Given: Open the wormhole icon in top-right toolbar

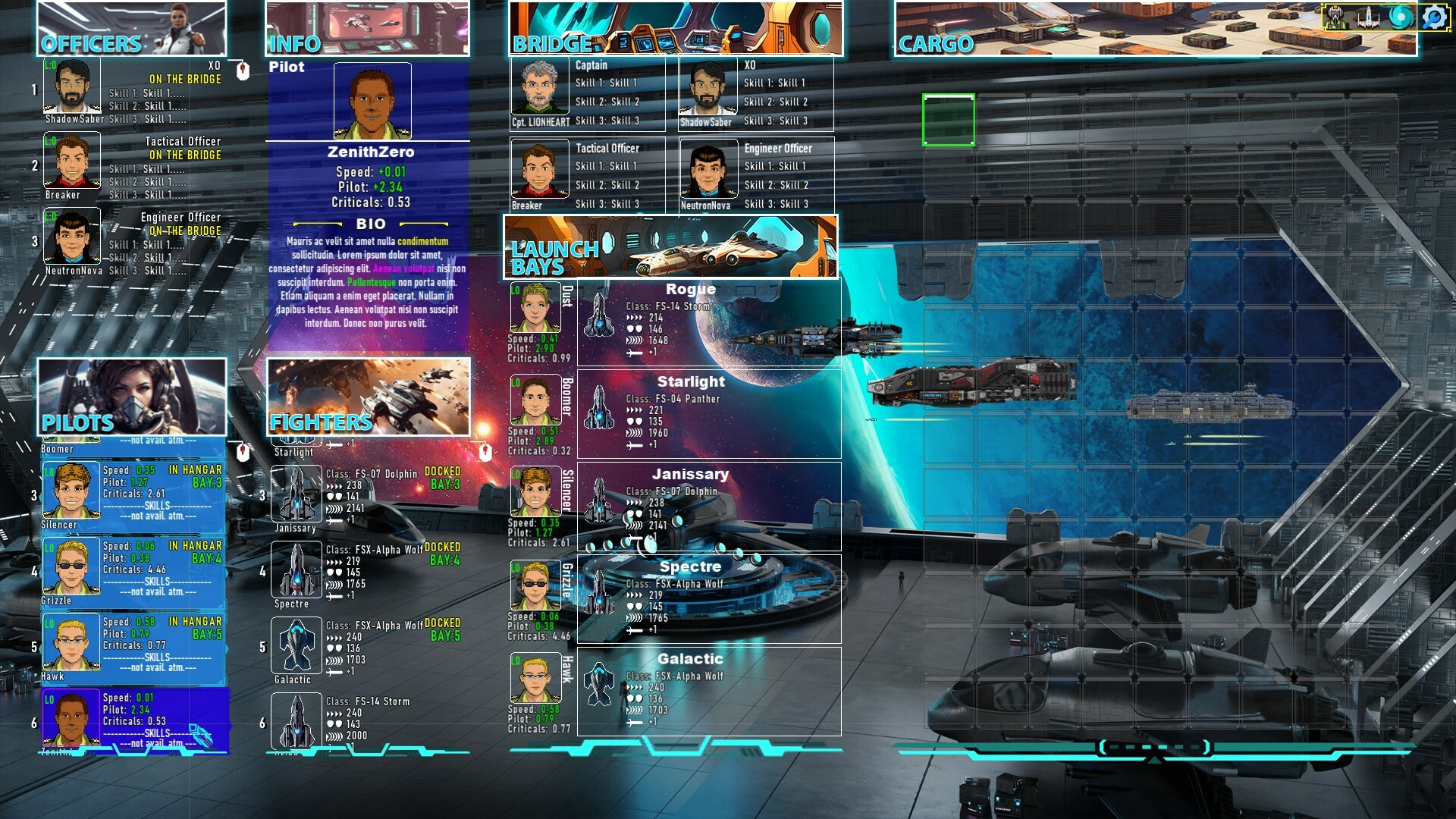Looking at the screenshot, I should coord(1401,17).
